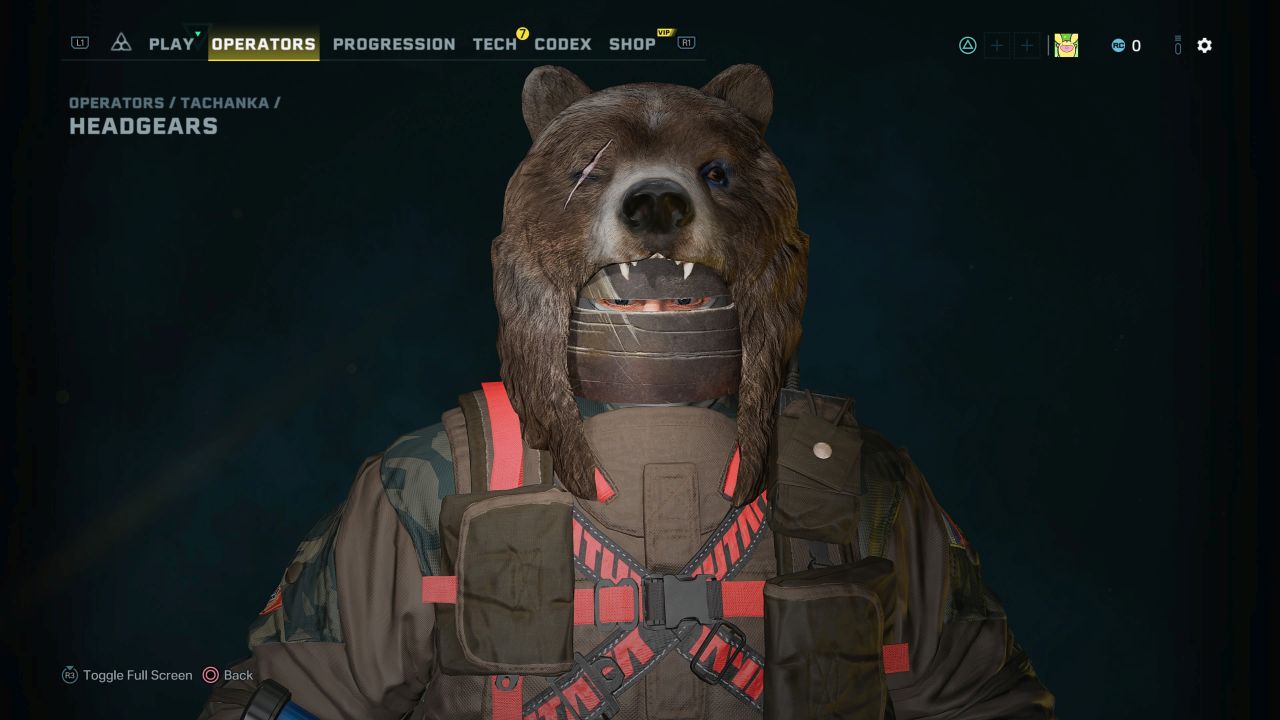Click the controller battery indicator icon
This screenshot has height=720, width=1280.
(1176, 45)
